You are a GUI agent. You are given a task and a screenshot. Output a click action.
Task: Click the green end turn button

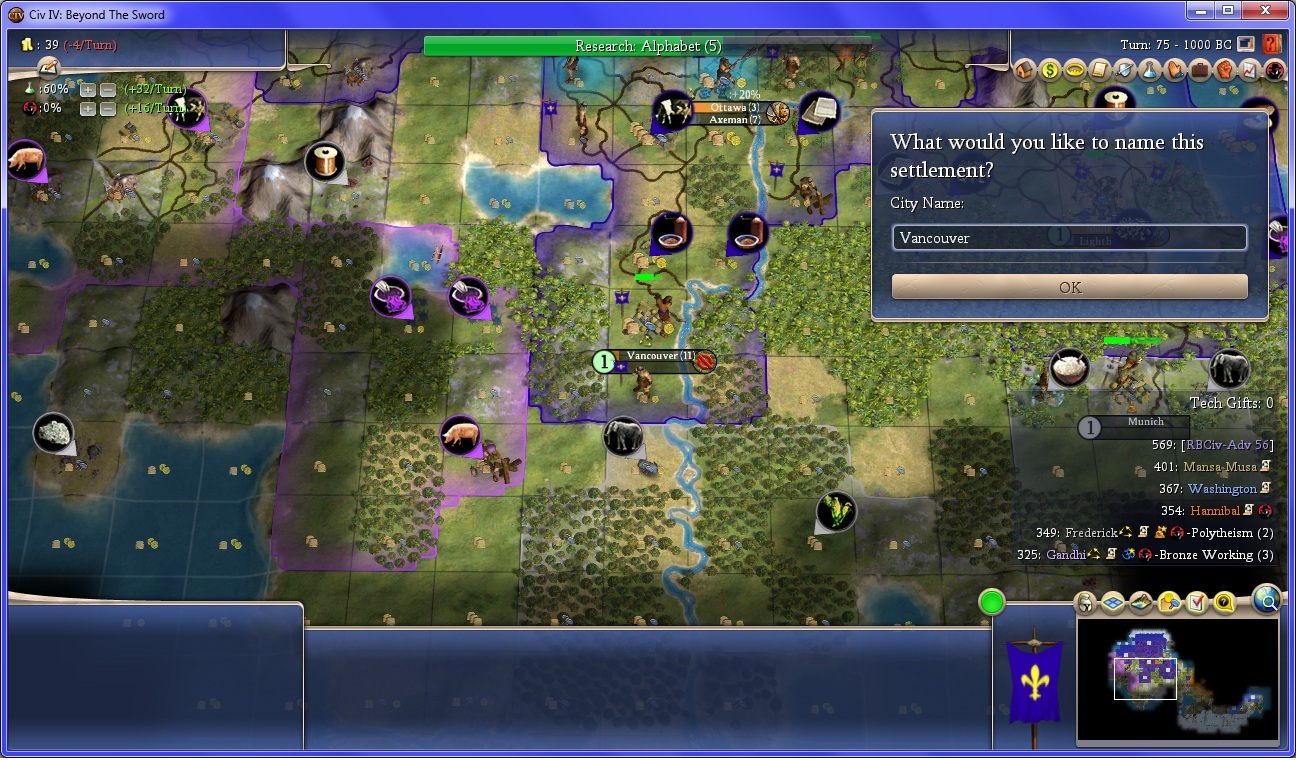(992, 602)
